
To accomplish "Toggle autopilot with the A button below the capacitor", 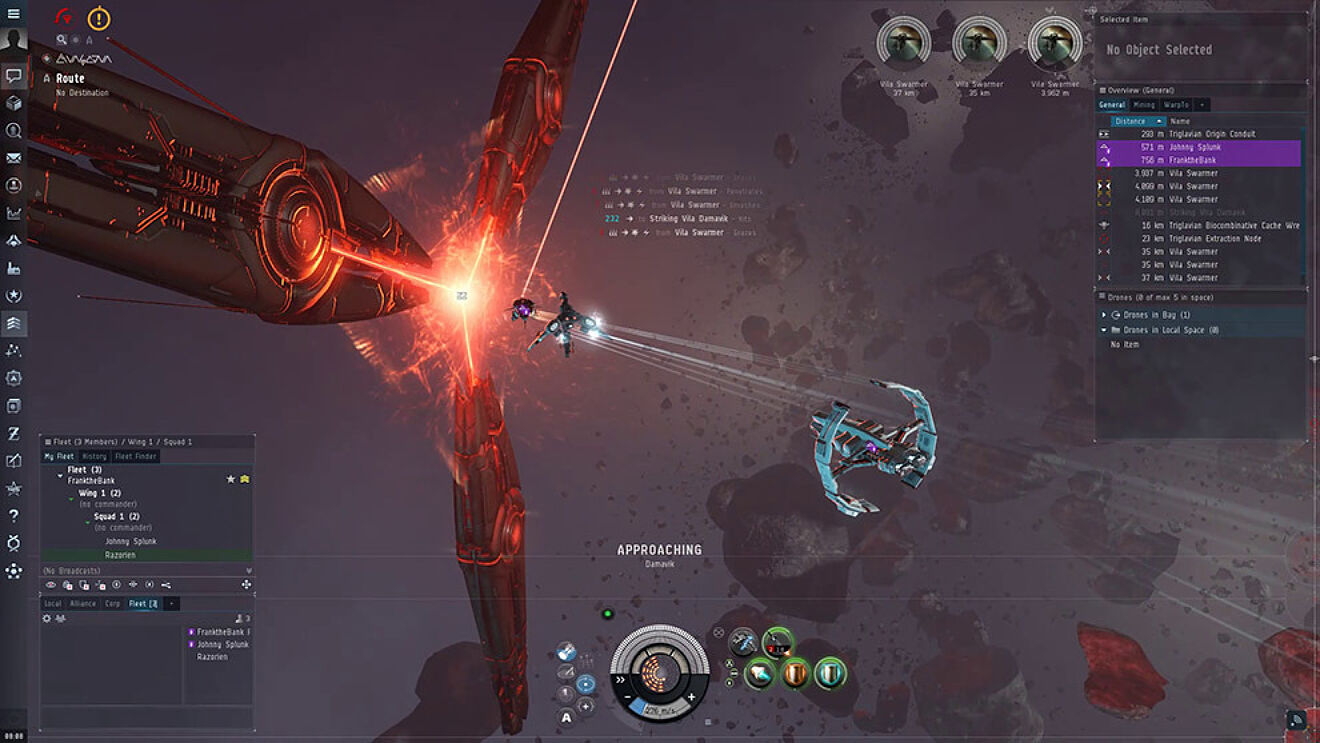I will pos(566,716).
